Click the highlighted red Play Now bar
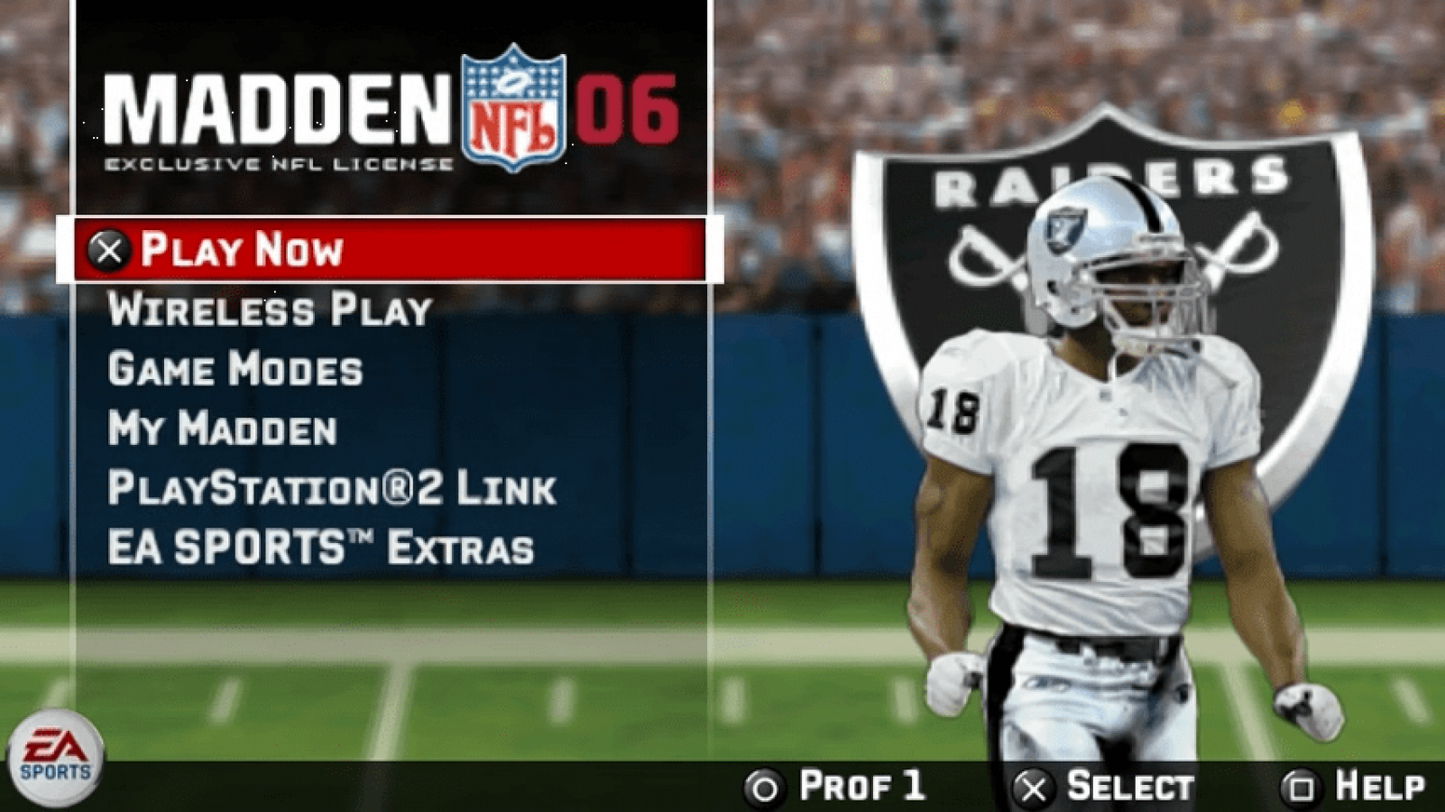This screenshot has height=812, width=1445. [390, 251]
